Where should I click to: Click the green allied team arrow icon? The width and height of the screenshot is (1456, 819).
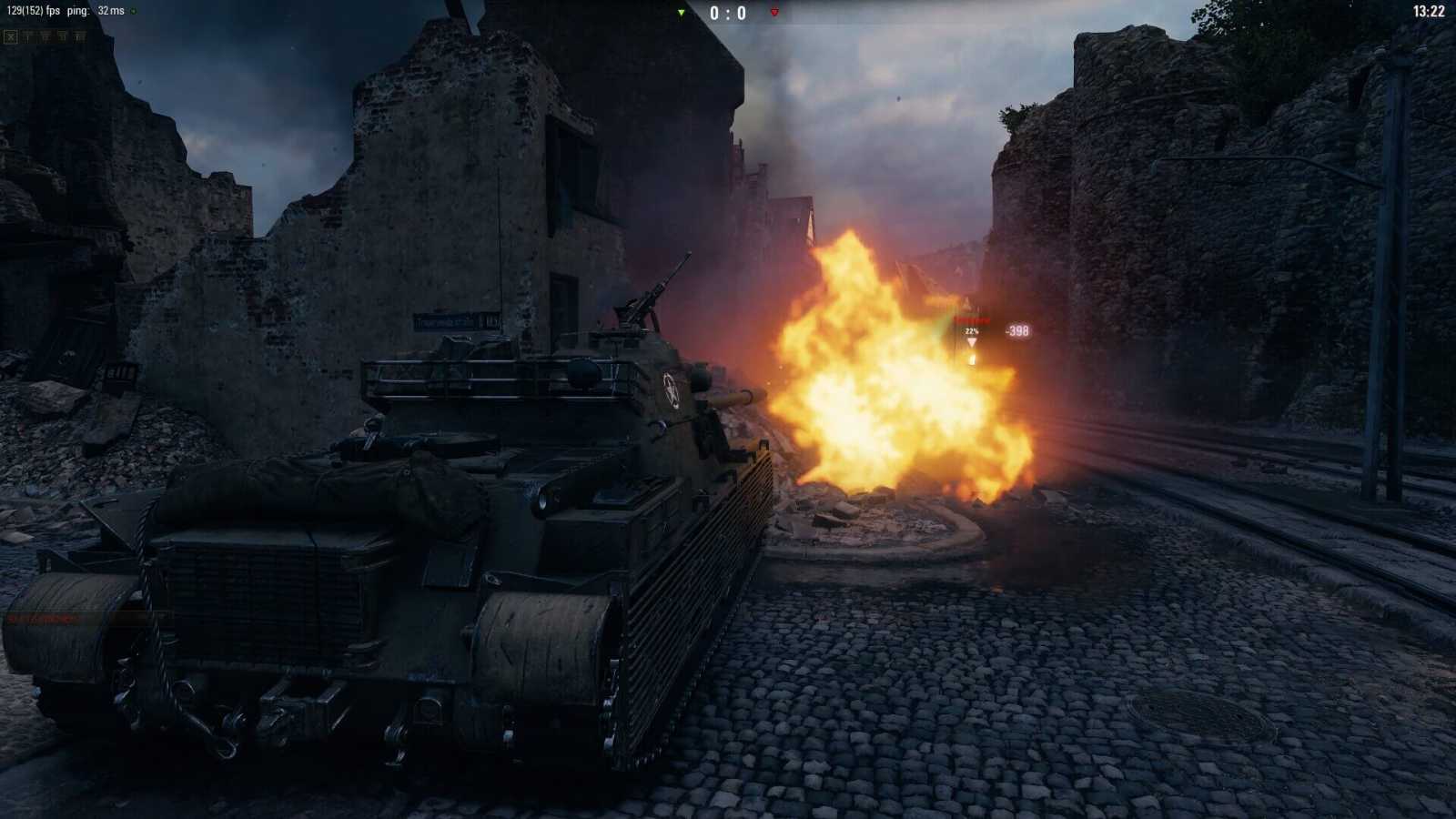point(680,14)
